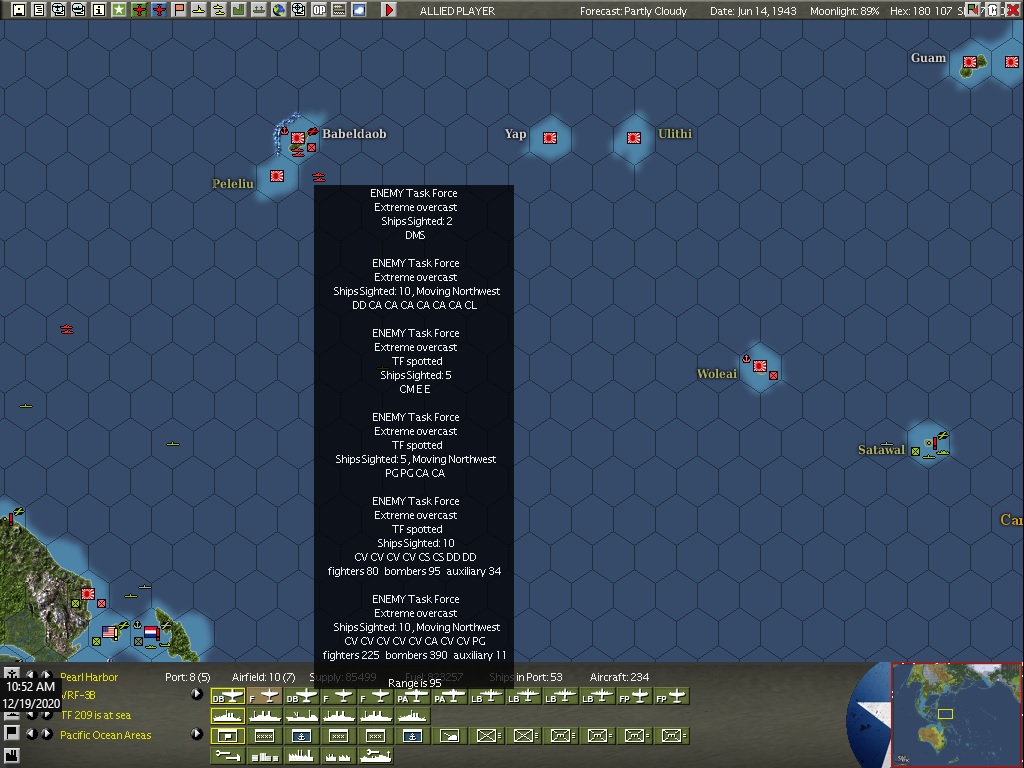Click the red end-turn arrow button

[389, 10]
